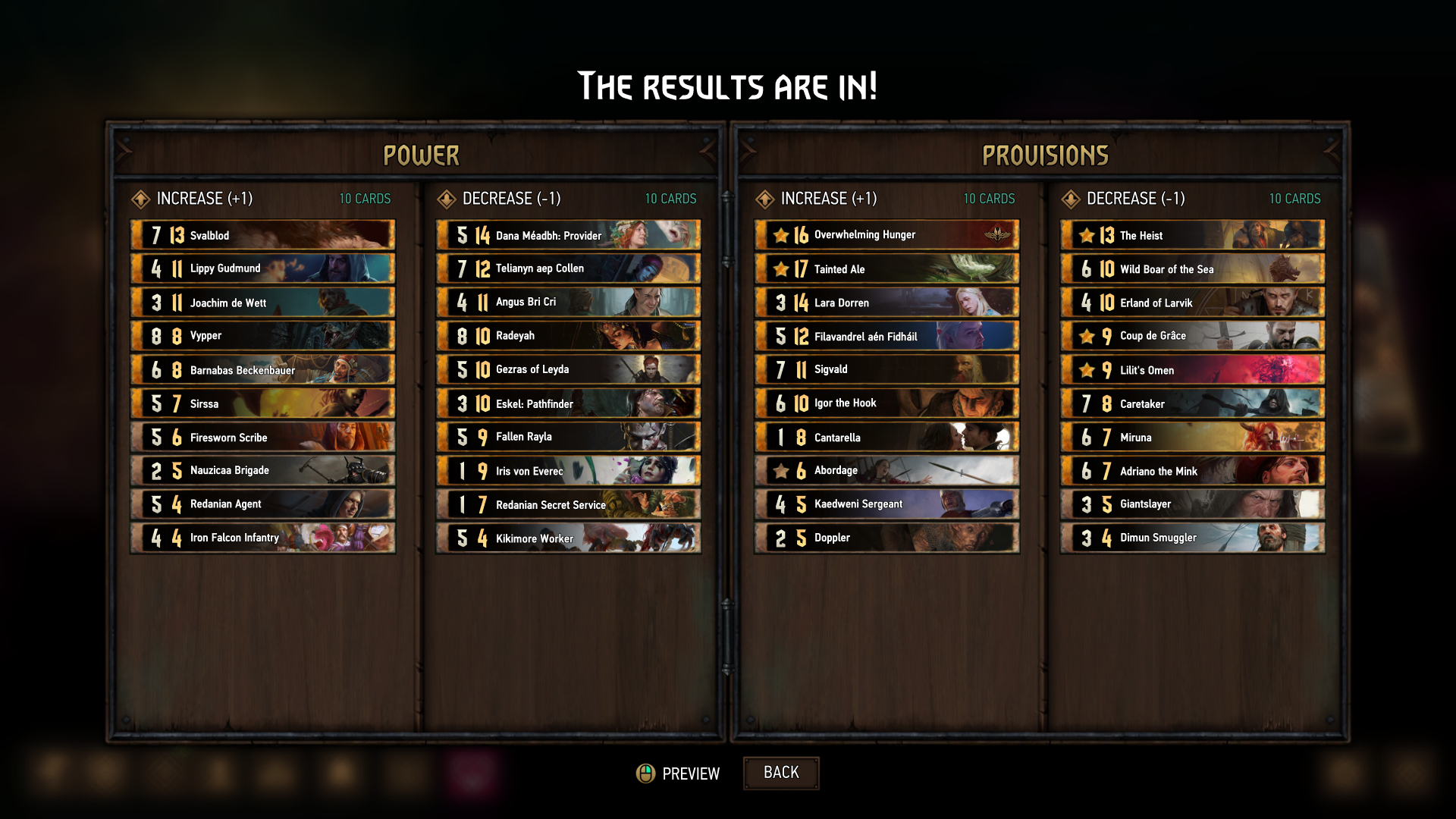
Task: Click the Back button
Action: click(780, 773)
